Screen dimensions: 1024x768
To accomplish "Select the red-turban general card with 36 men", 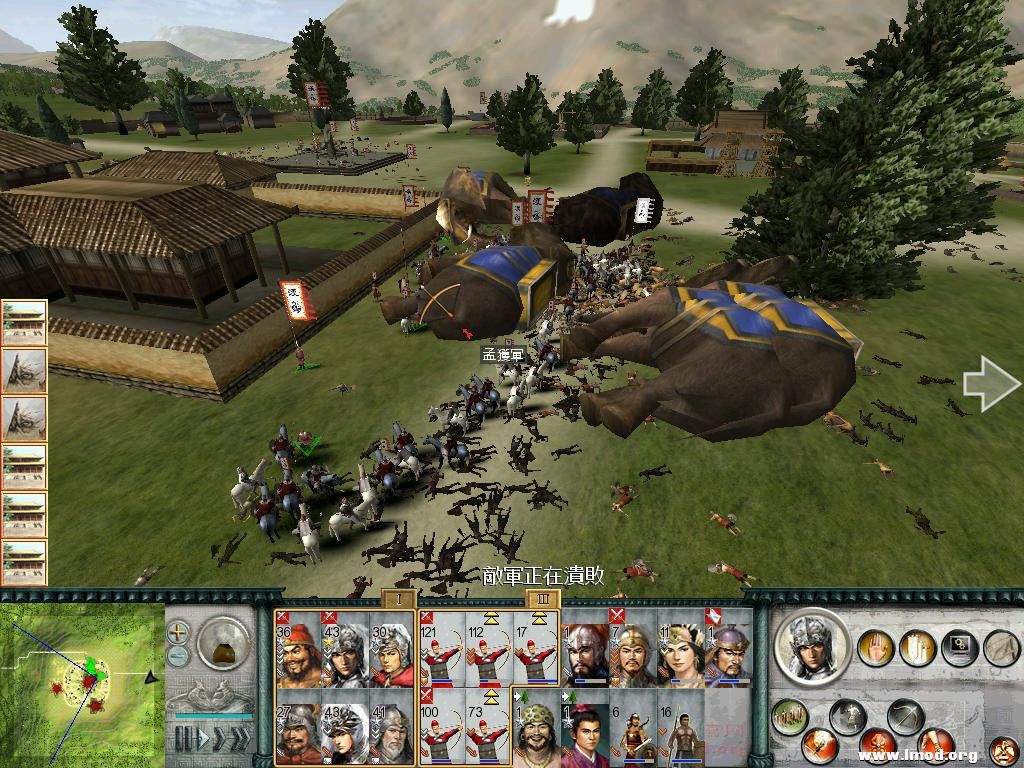I will pos(298,648).
